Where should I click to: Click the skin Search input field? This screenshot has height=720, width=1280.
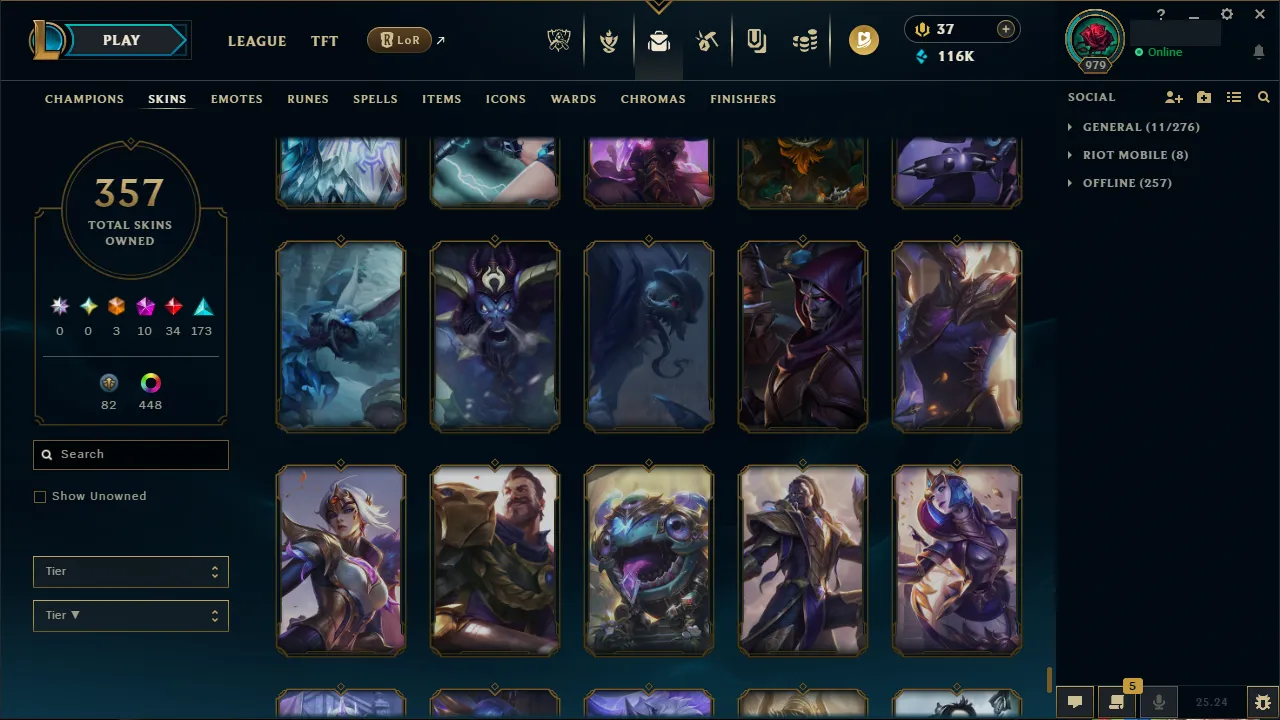click(x=130, y=454)
